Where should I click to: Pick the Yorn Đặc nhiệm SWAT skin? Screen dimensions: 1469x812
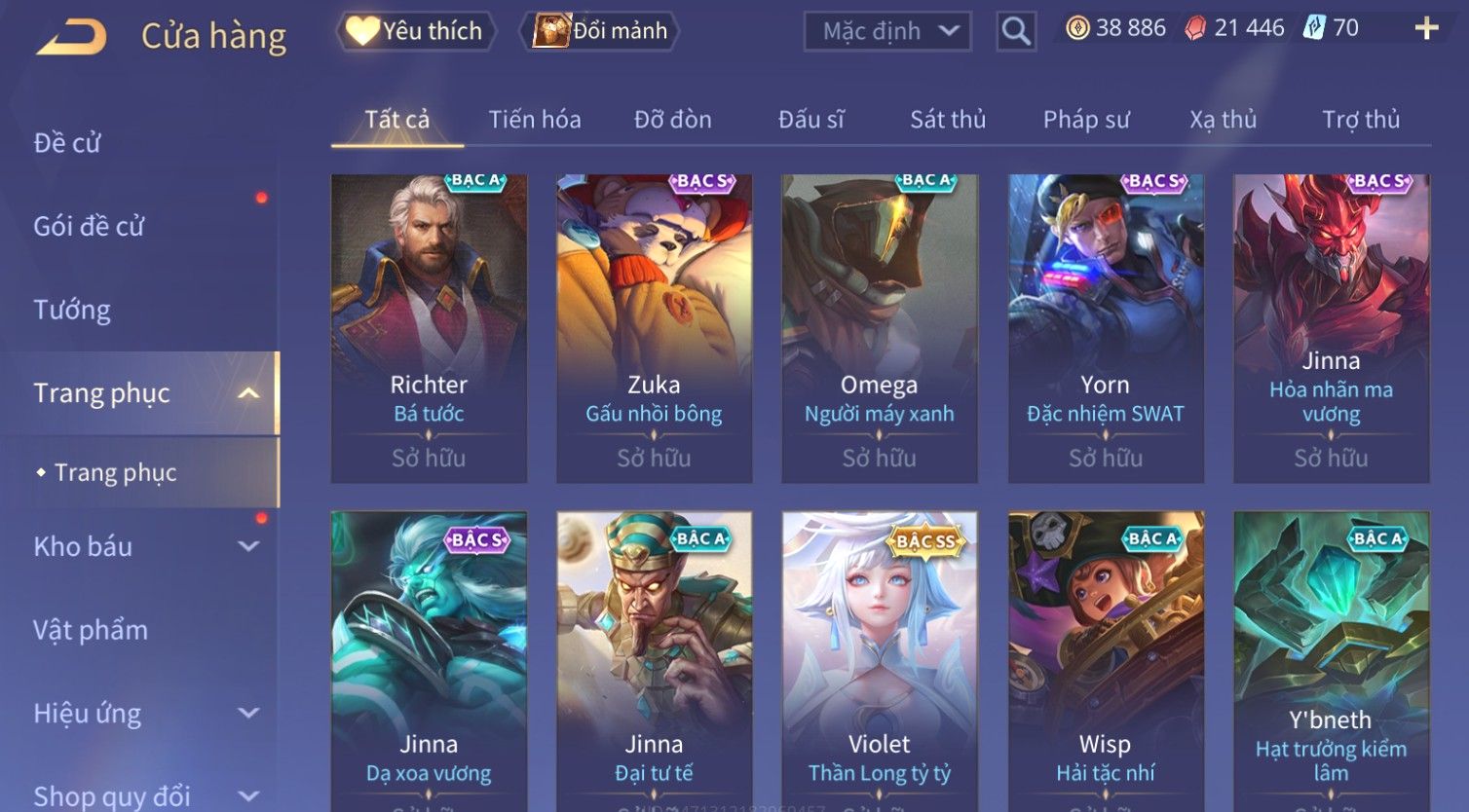point(1105,328)
